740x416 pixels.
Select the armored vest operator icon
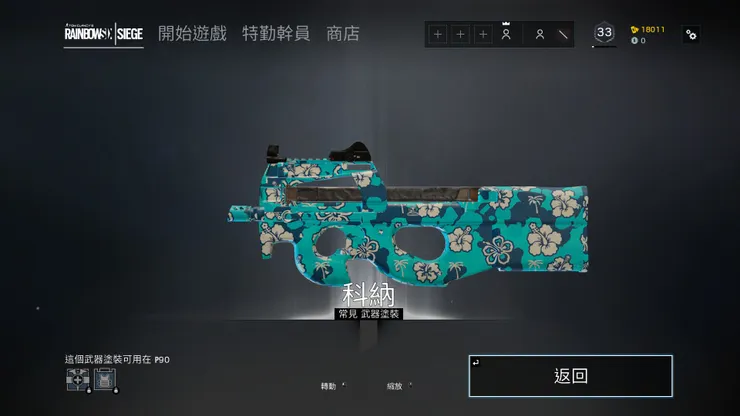(104, 378)
